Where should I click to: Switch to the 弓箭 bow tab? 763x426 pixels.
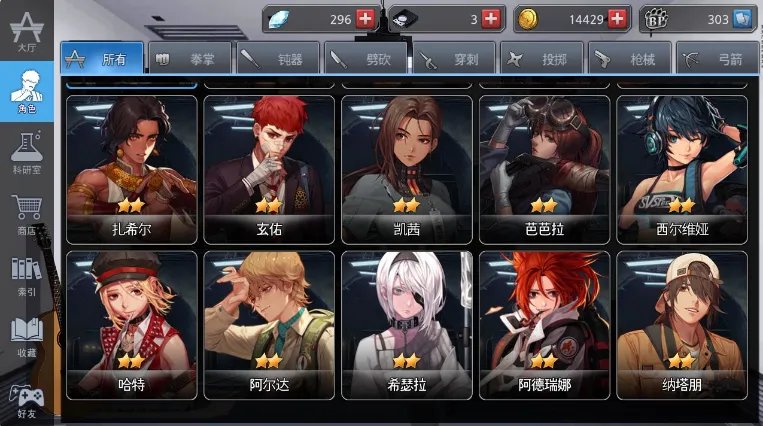(x=716, y=59)
